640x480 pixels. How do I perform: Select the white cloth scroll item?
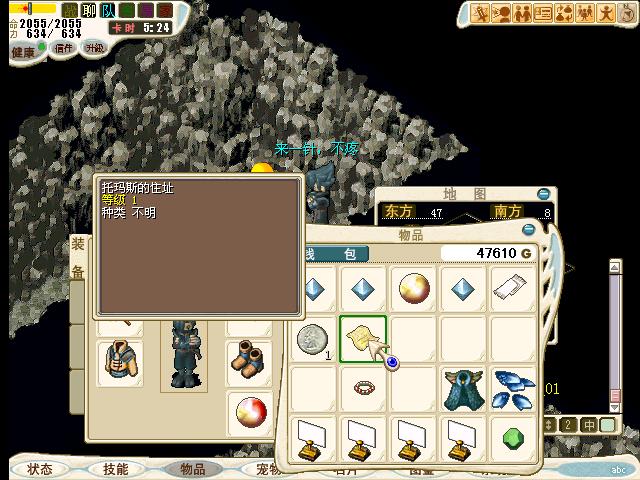513,289
